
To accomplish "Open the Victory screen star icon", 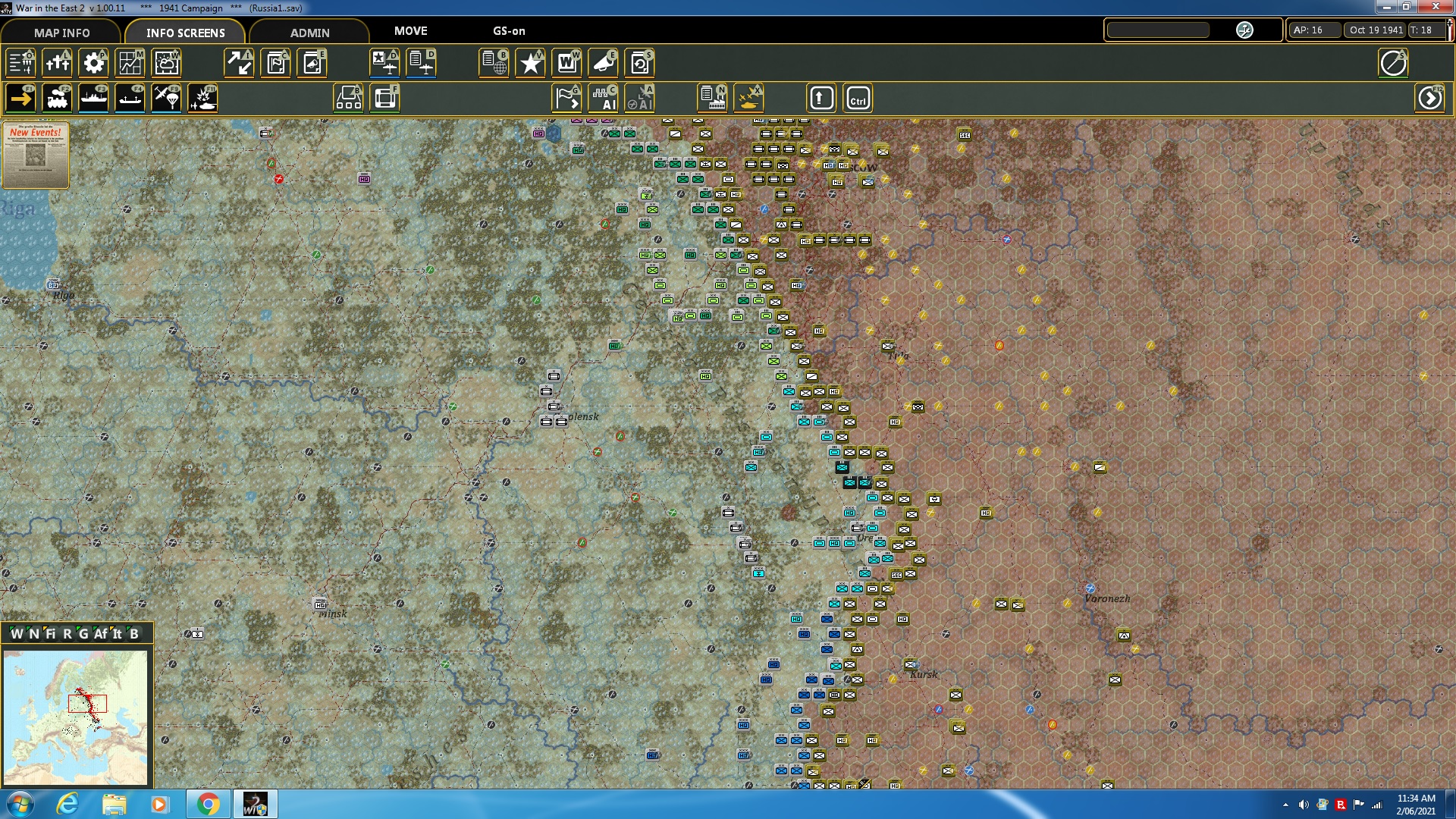I will coord(530,63).
